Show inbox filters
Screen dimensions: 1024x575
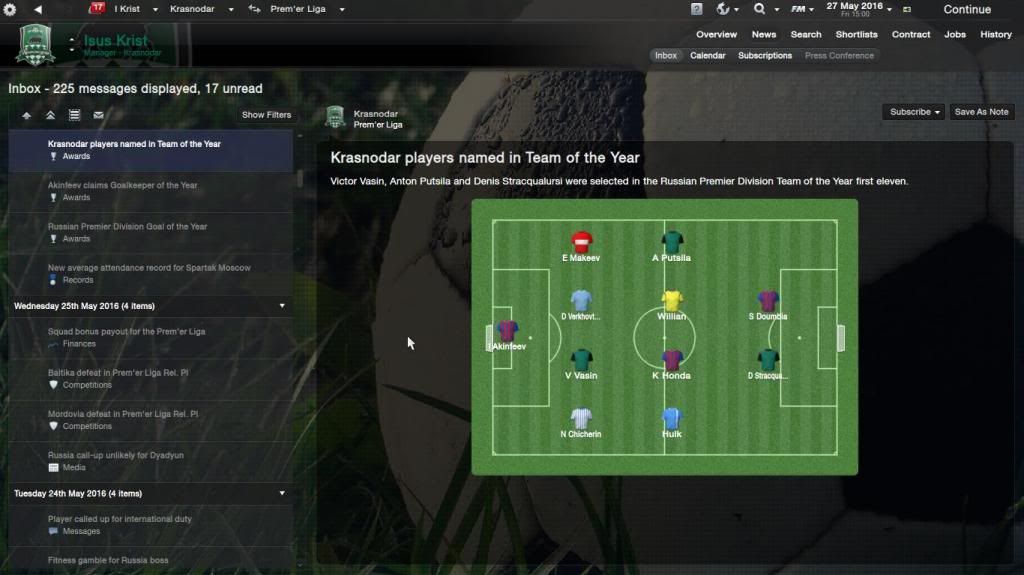266,115
